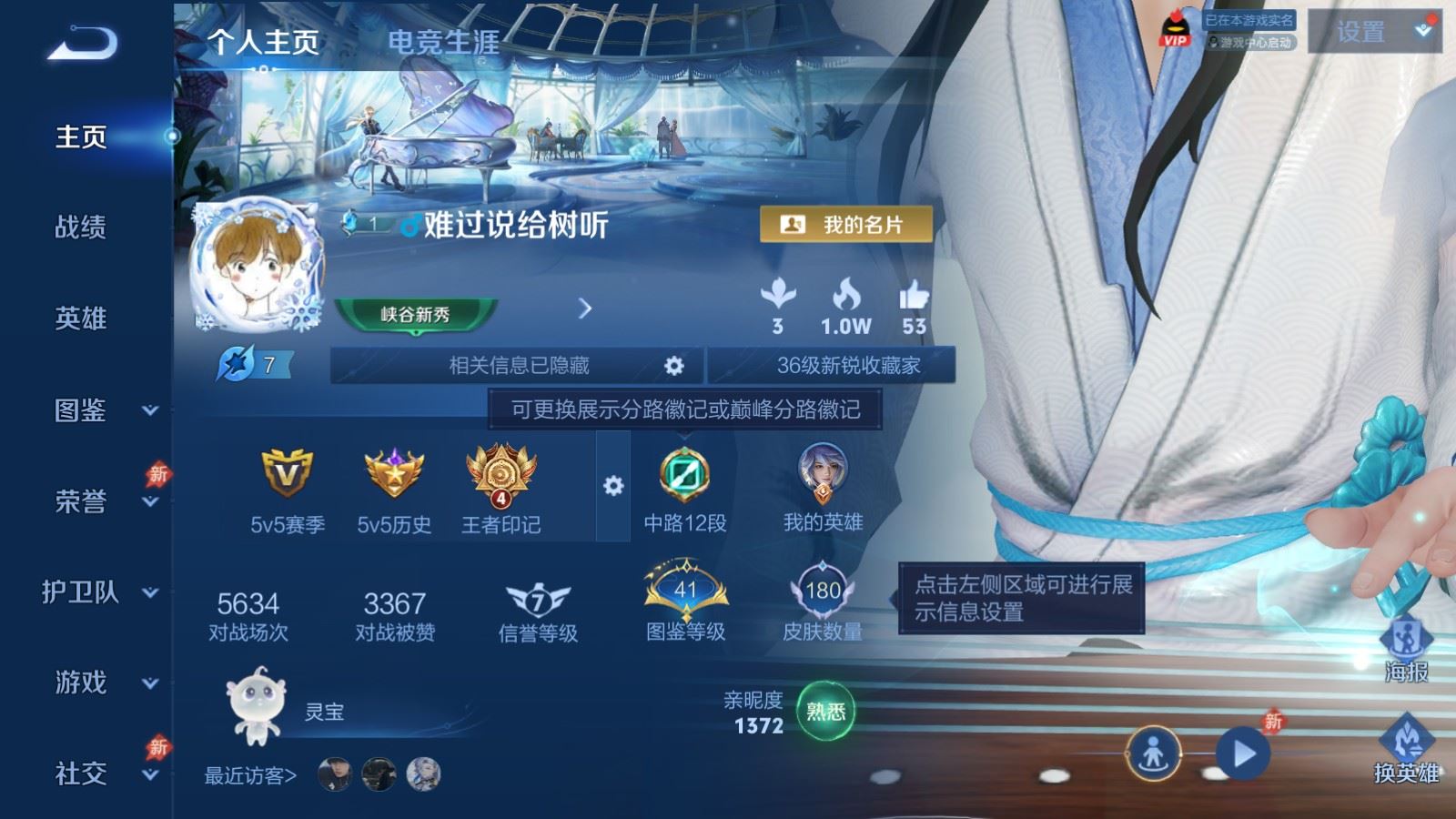The width and height of the screenshot is (1456, 819).
Task: Click 换英雄 to change hero
Action: (1406, 751)
